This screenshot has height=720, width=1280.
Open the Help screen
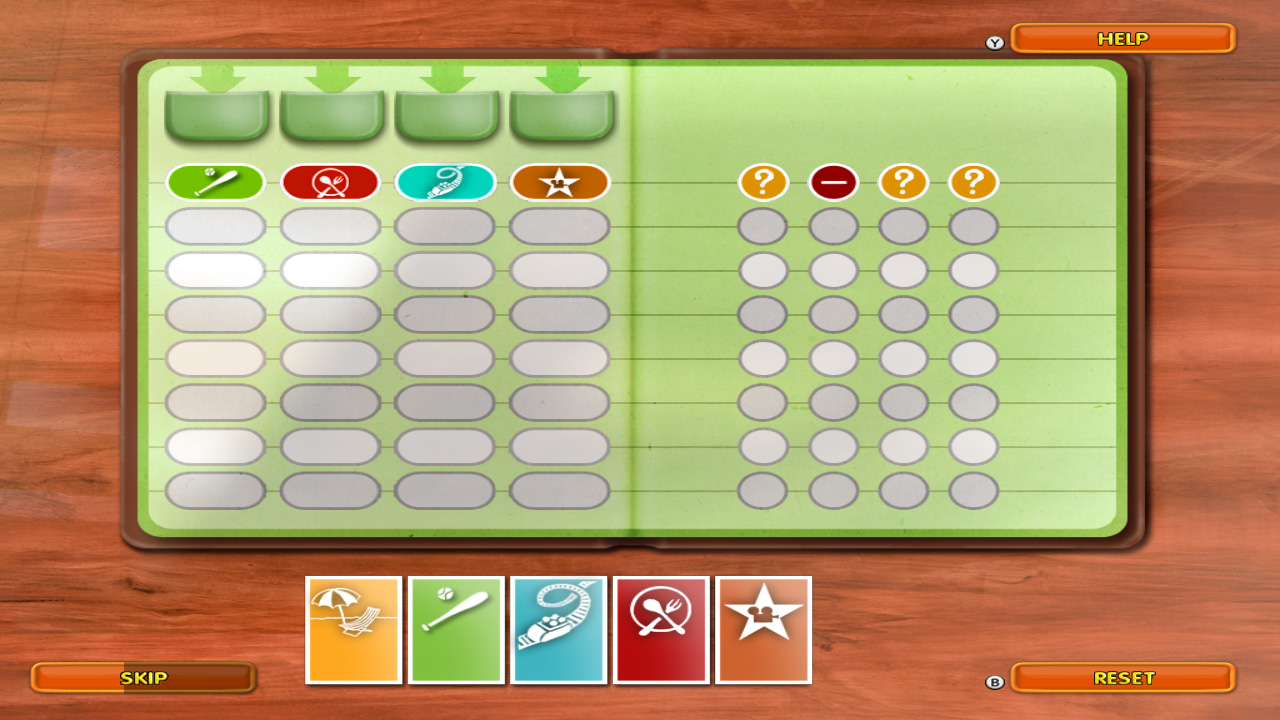click(x=1122, y=38)
